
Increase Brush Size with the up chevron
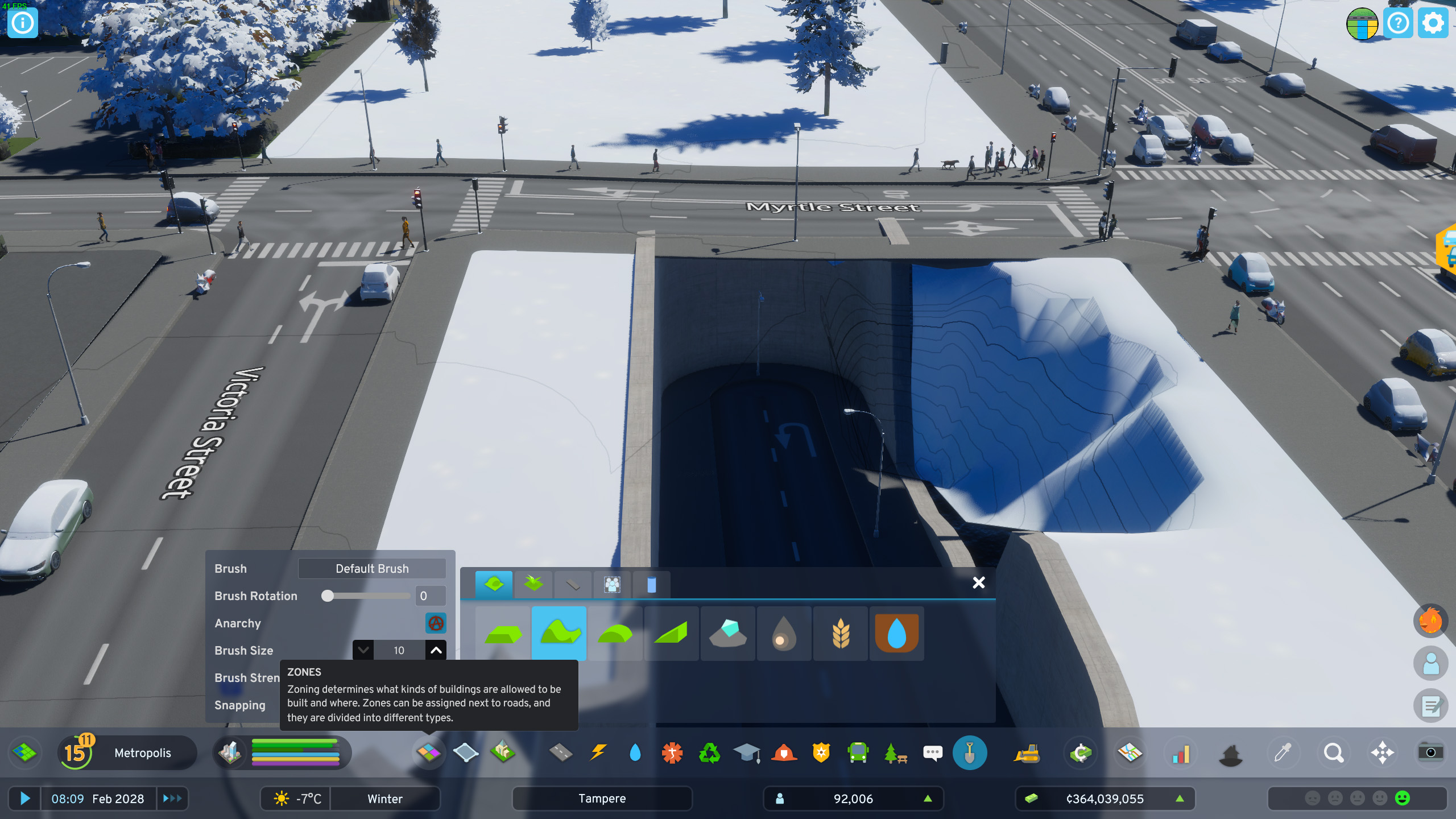(435, 650)
